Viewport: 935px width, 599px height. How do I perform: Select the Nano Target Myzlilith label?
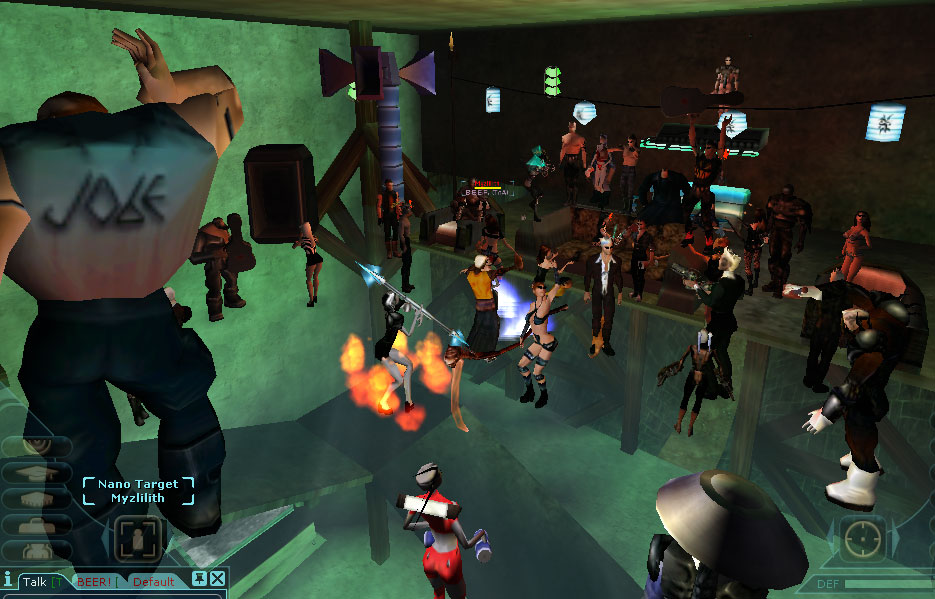pos(138,490)
